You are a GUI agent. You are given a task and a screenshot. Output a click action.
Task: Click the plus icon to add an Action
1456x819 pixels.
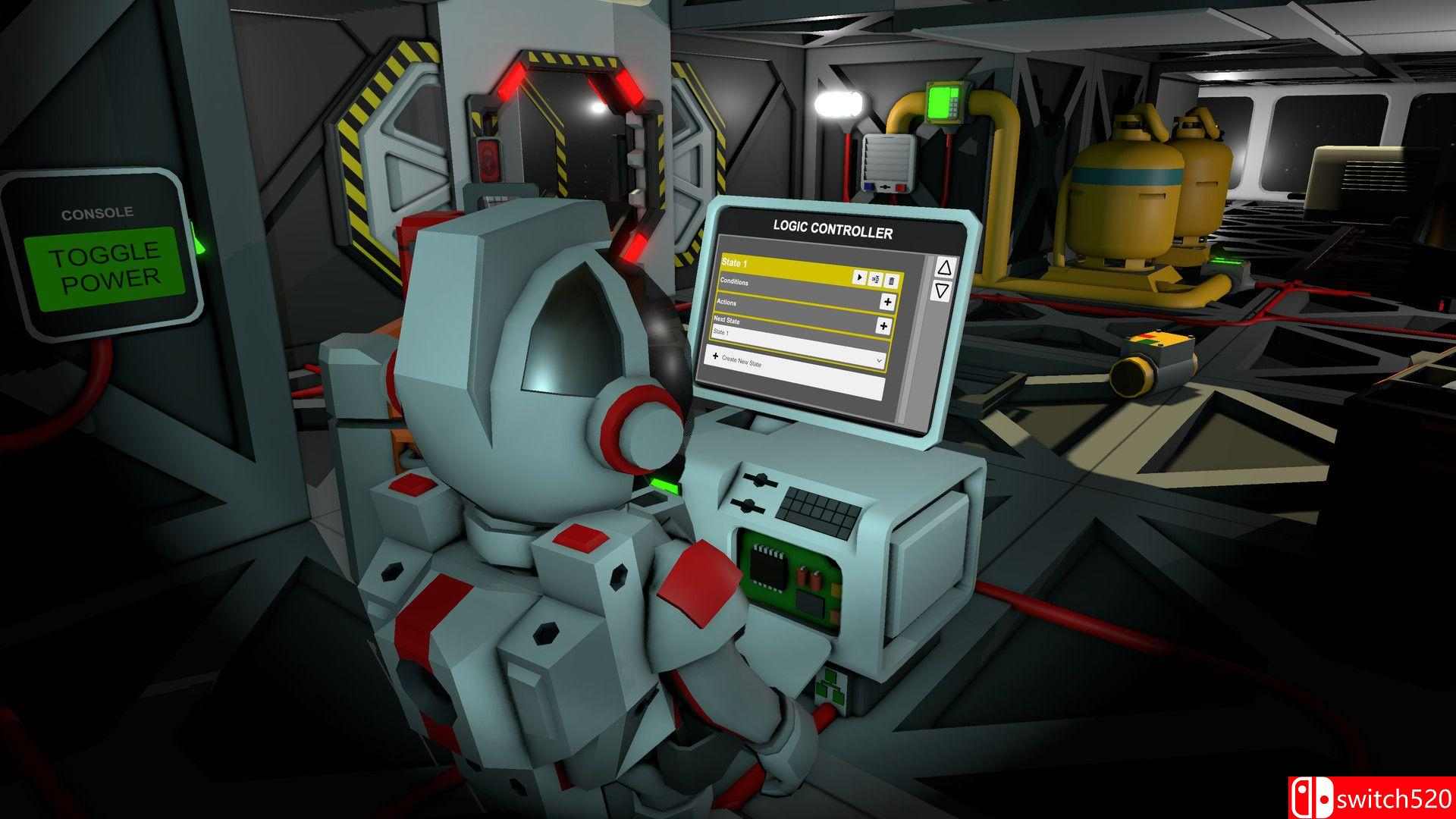coord(887,302)
